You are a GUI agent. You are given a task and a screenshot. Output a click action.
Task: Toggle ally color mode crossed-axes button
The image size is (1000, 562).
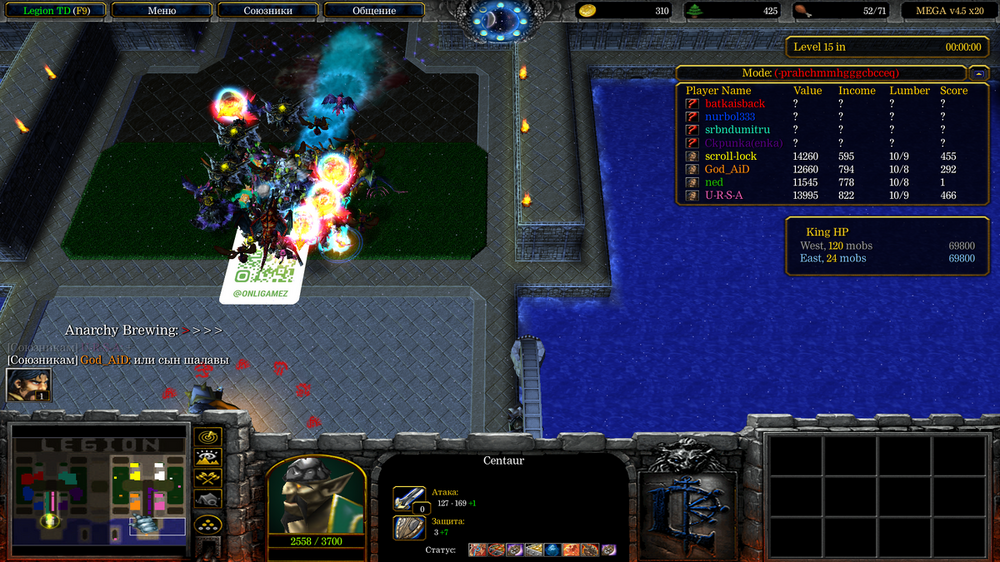208,480
